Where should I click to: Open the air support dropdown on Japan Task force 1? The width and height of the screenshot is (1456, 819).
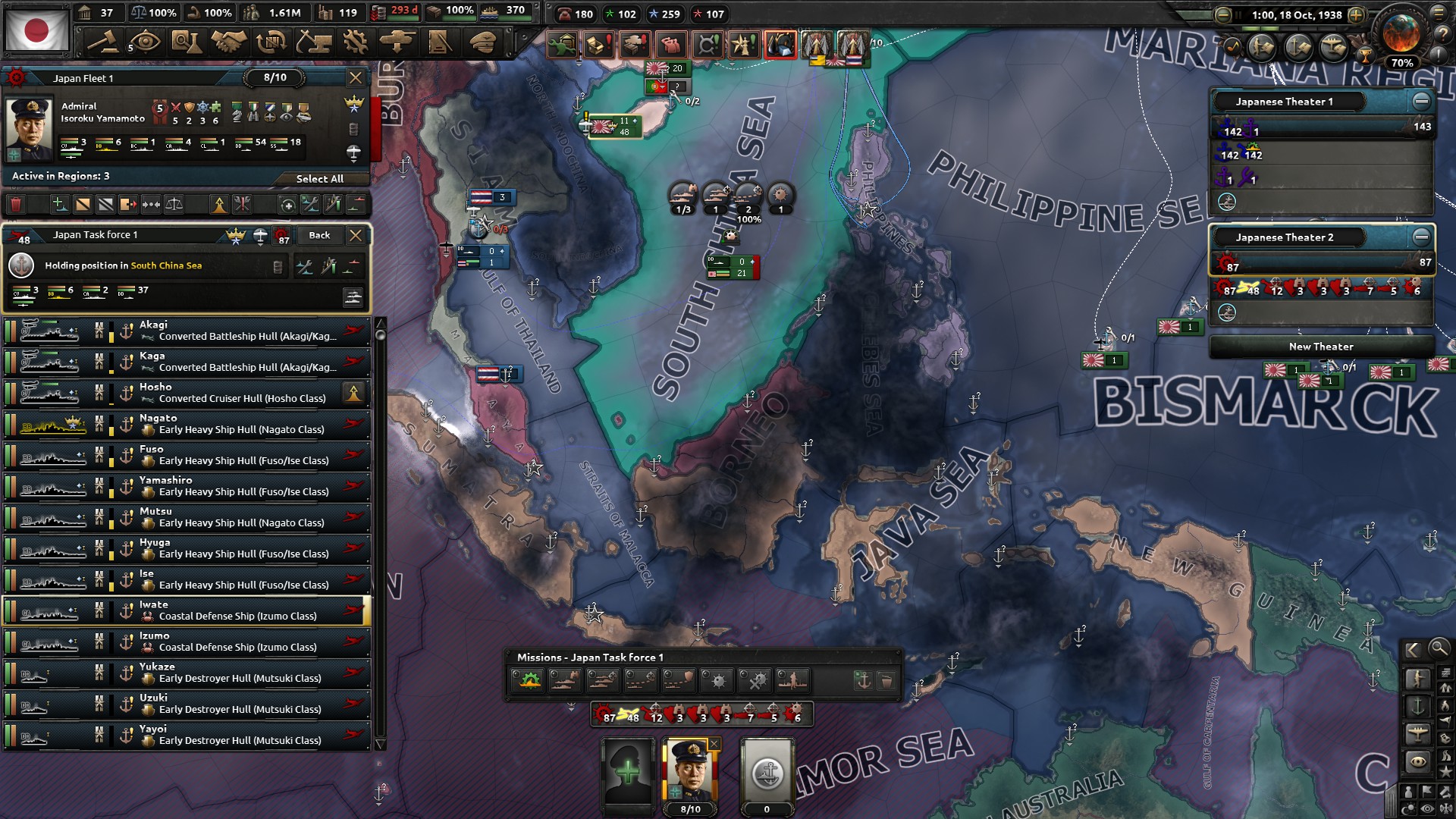pos(261,237)
